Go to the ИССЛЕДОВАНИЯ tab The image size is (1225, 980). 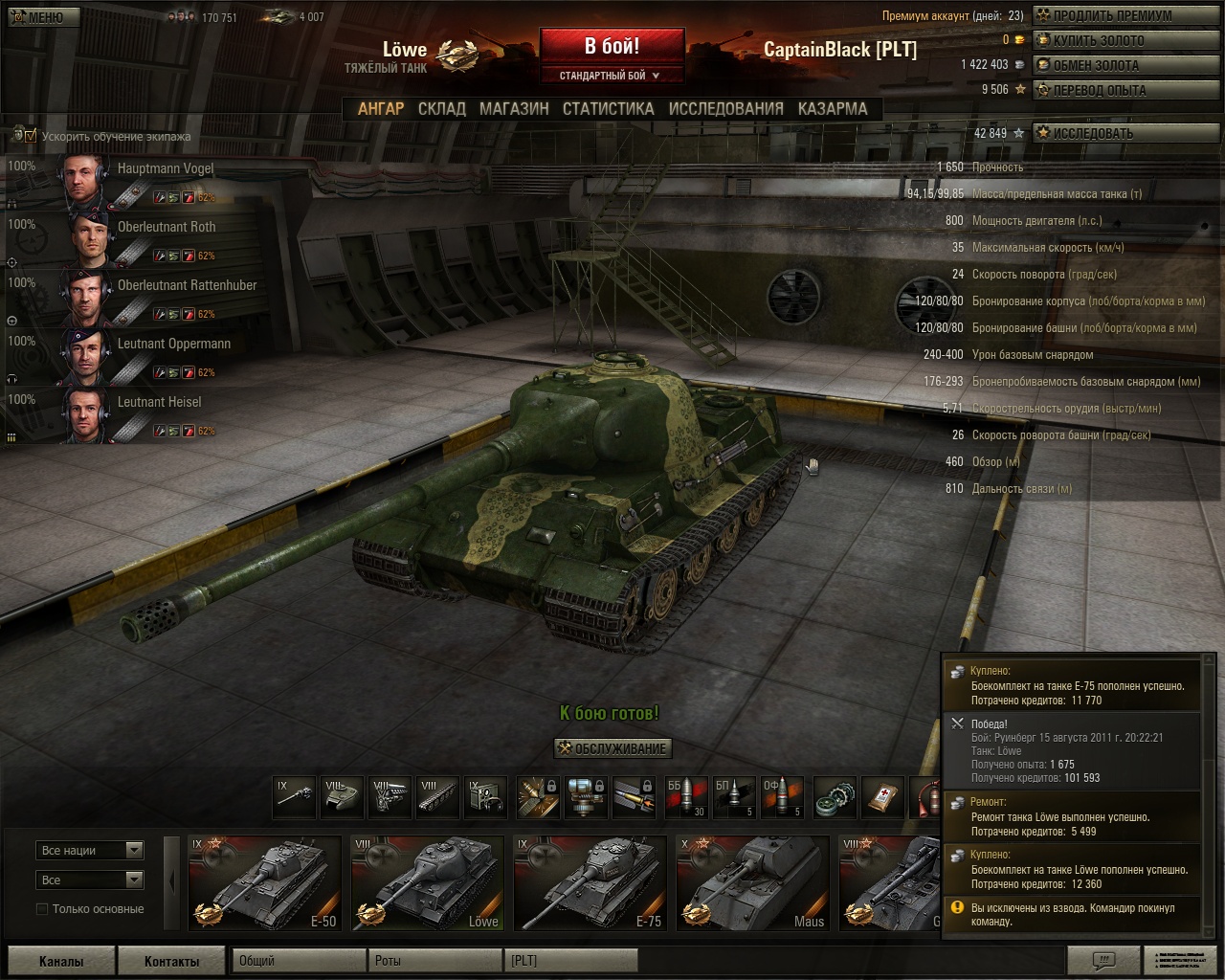click(725, 109)
